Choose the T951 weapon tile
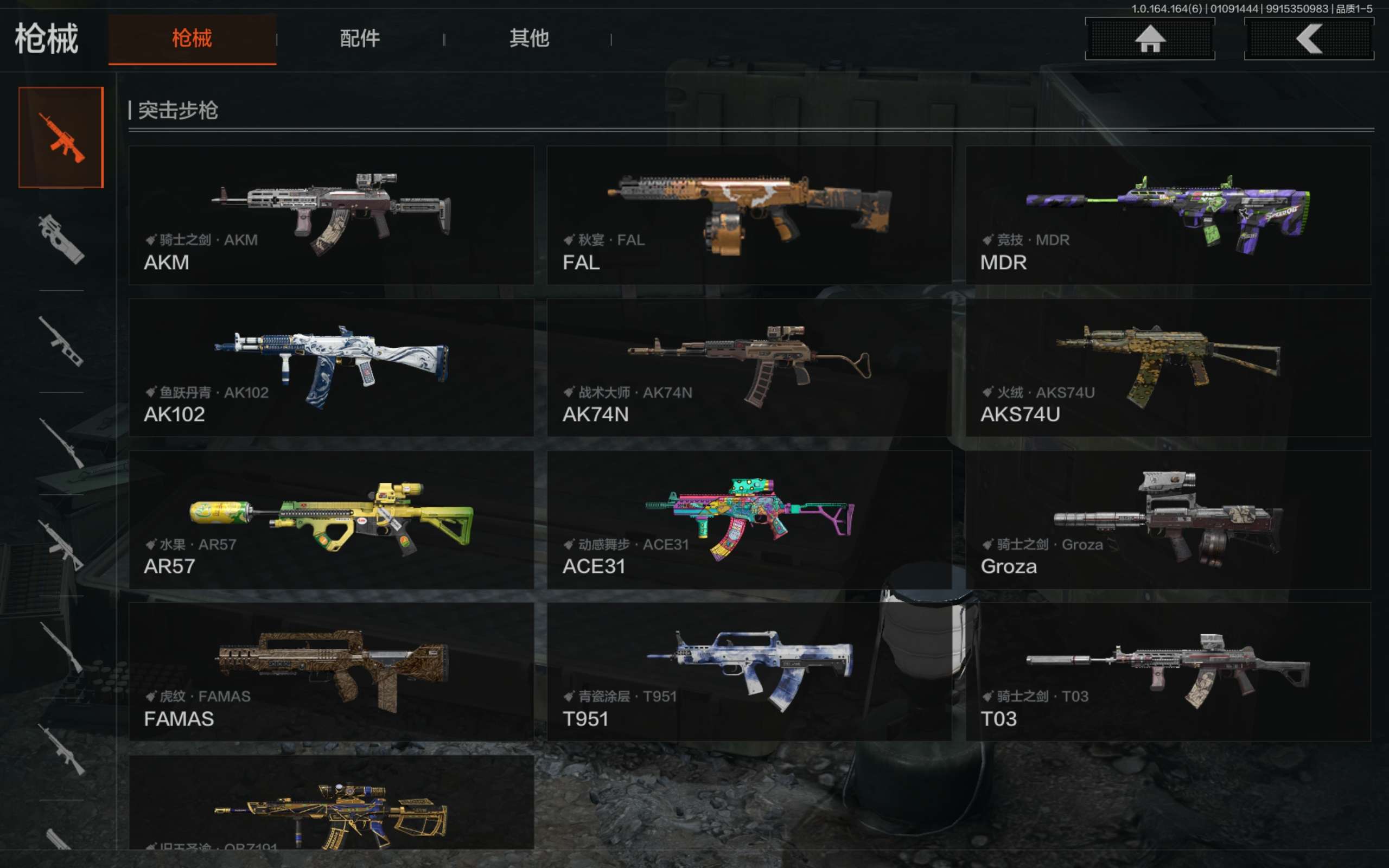Image resolution: width=1389 pixels, height=868 pixels. coord(749,672)
